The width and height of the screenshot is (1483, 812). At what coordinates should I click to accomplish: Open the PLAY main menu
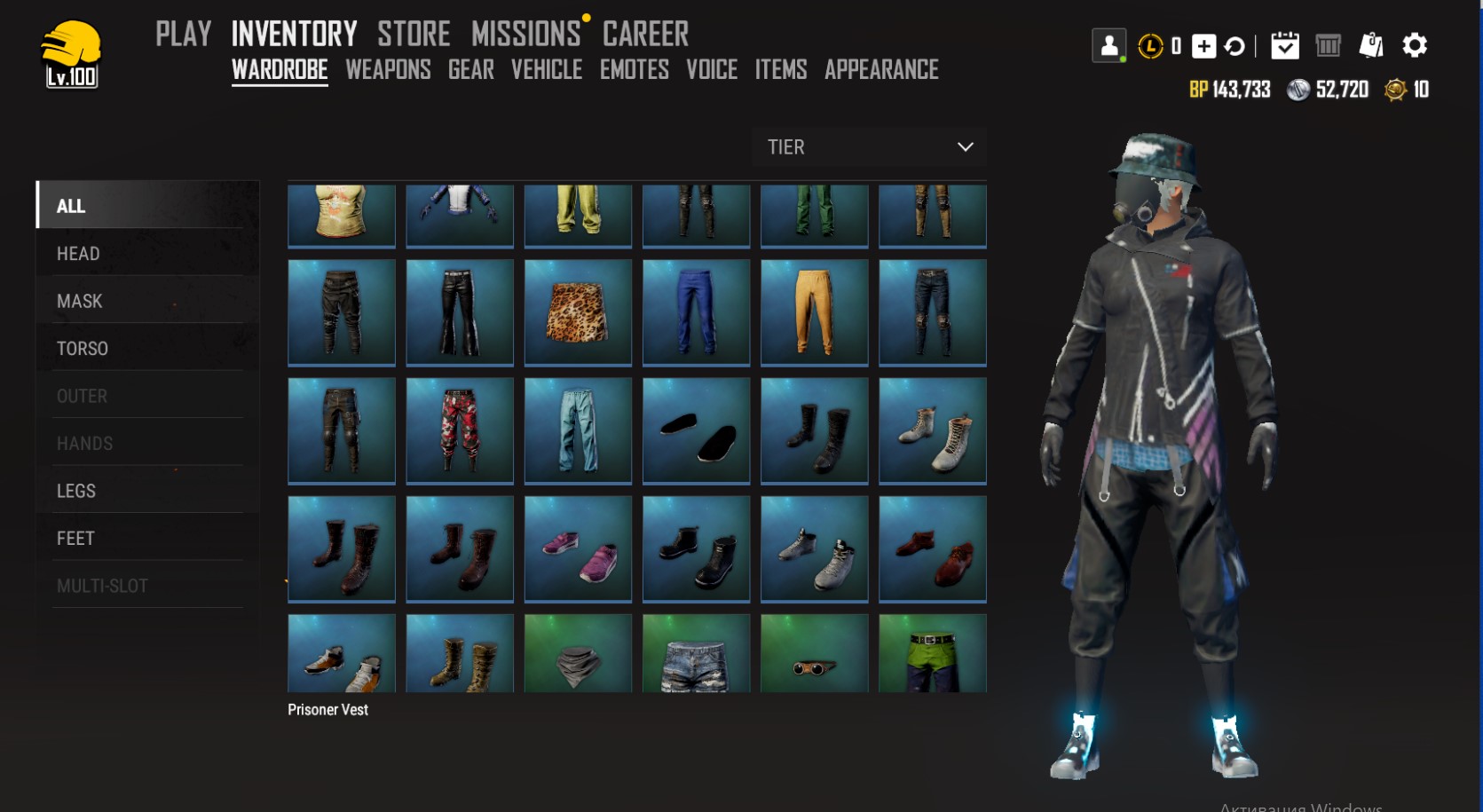point(183,35)
